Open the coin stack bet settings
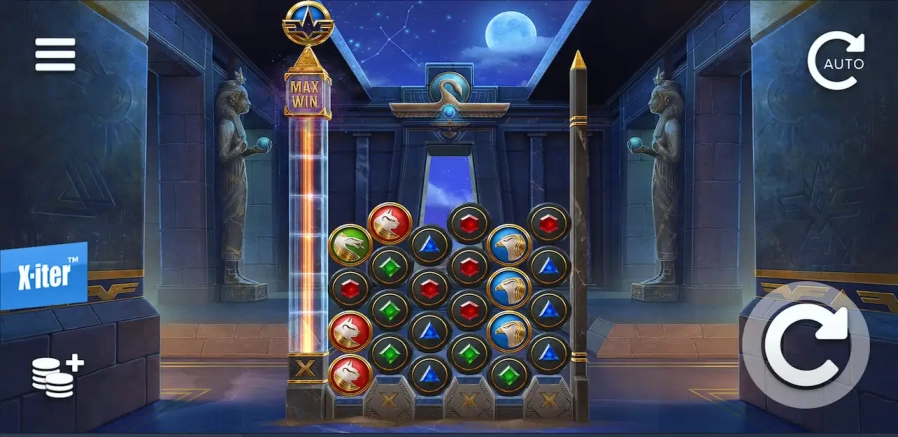The height and width of the screenshot is (437, 898). (x=56, y=374)
